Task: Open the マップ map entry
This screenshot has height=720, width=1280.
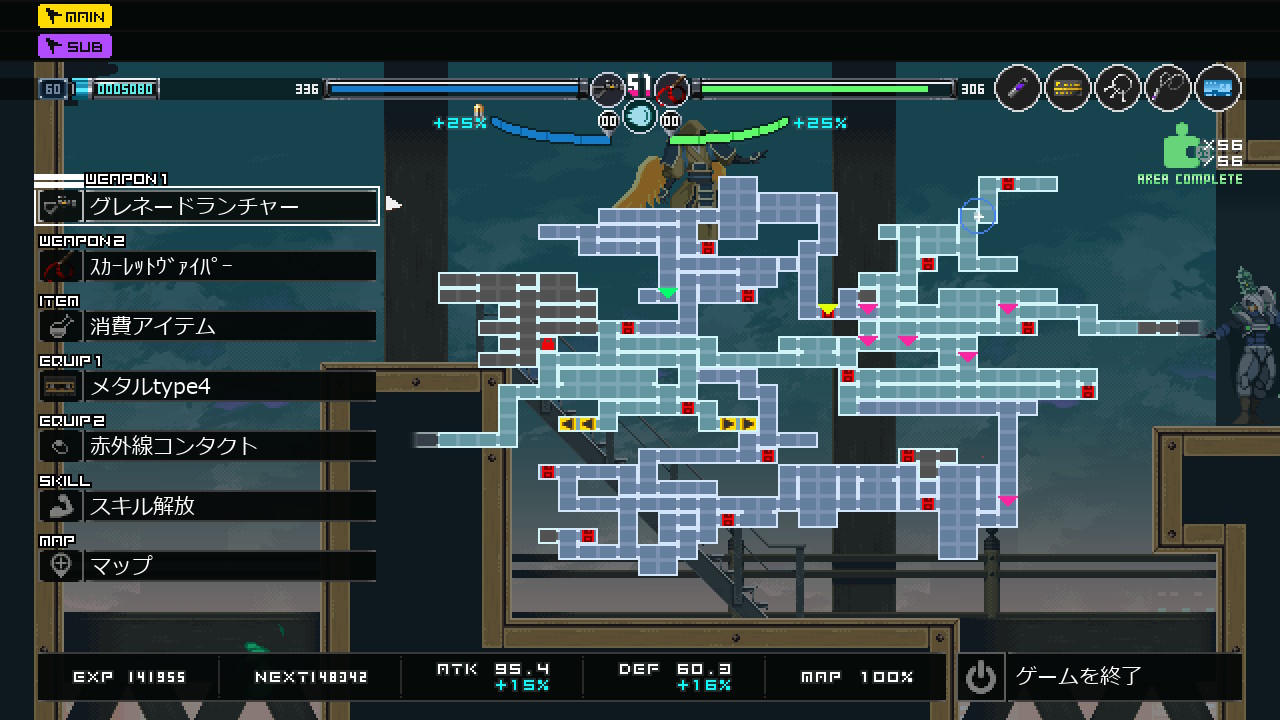Action: pyautogui.click(x=207, y=566)
